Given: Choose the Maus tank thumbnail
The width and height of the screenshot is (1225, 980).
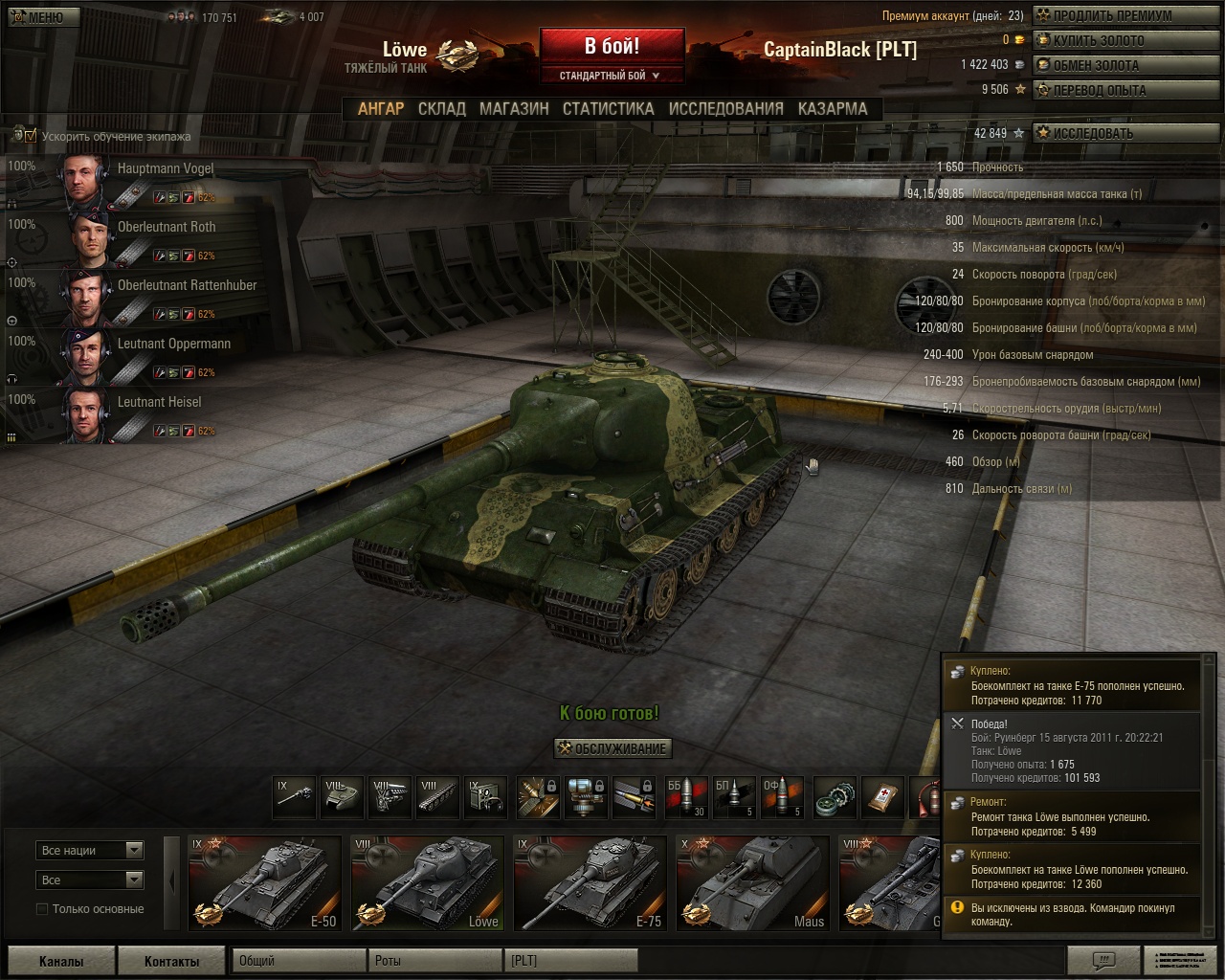Looking at the screenshot, I should click(752, 882).
